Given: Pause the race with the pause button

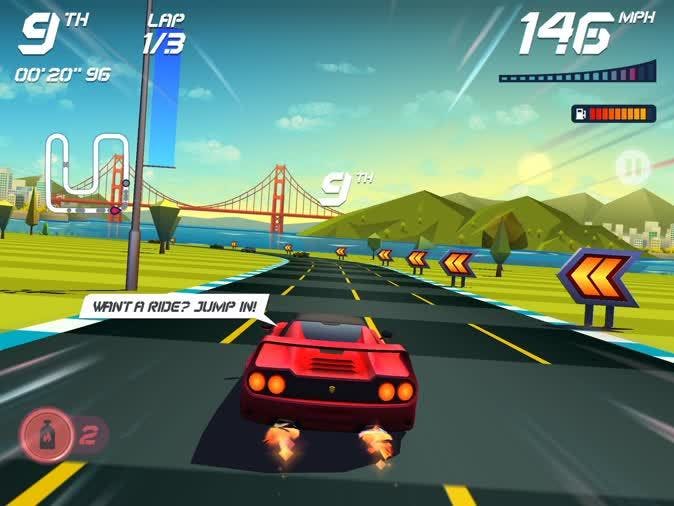Looking at the screenshot, I should (x=632, y=167).
